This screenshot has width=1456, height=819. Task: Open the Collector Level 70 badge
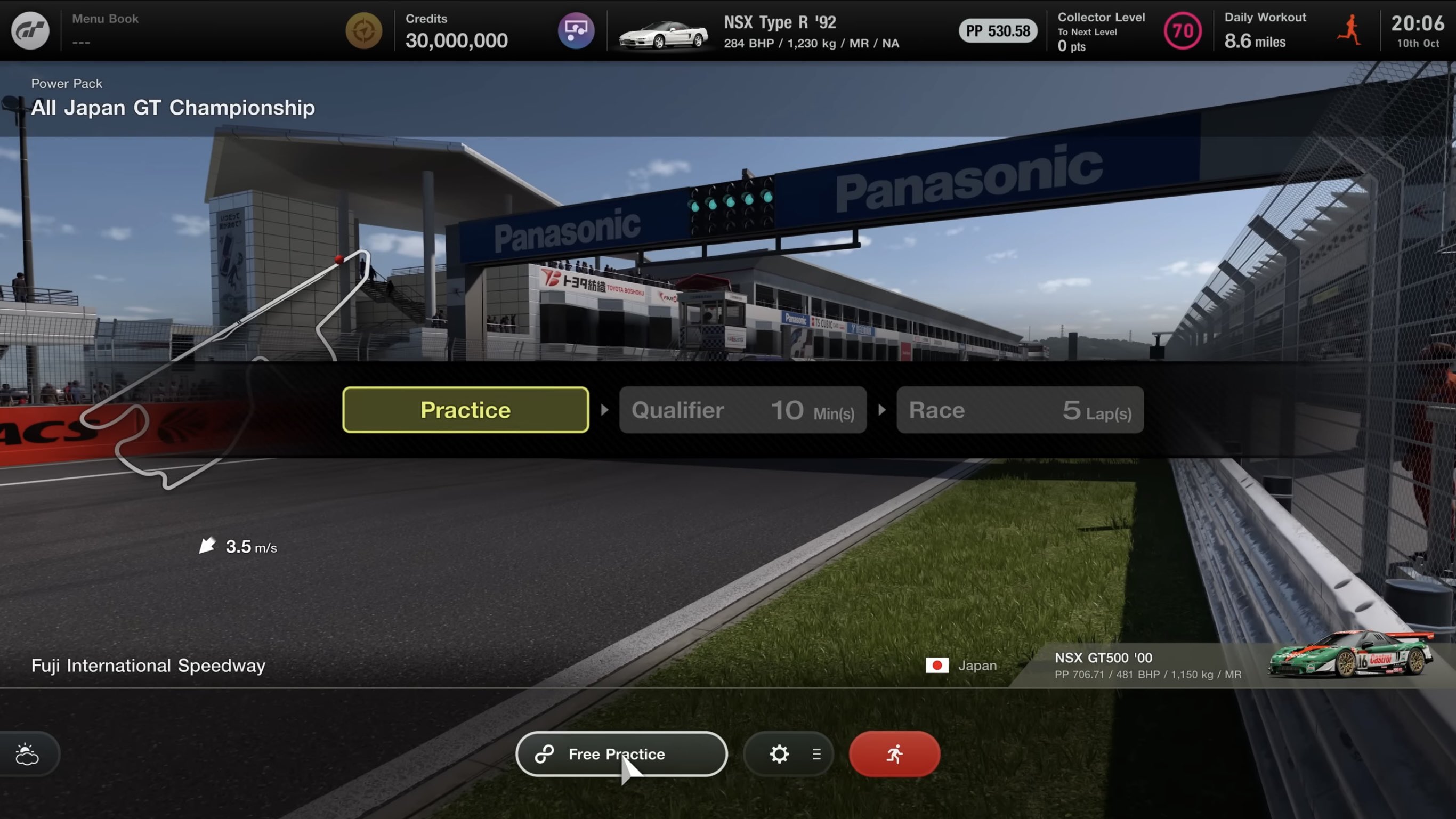[1182, 30]
